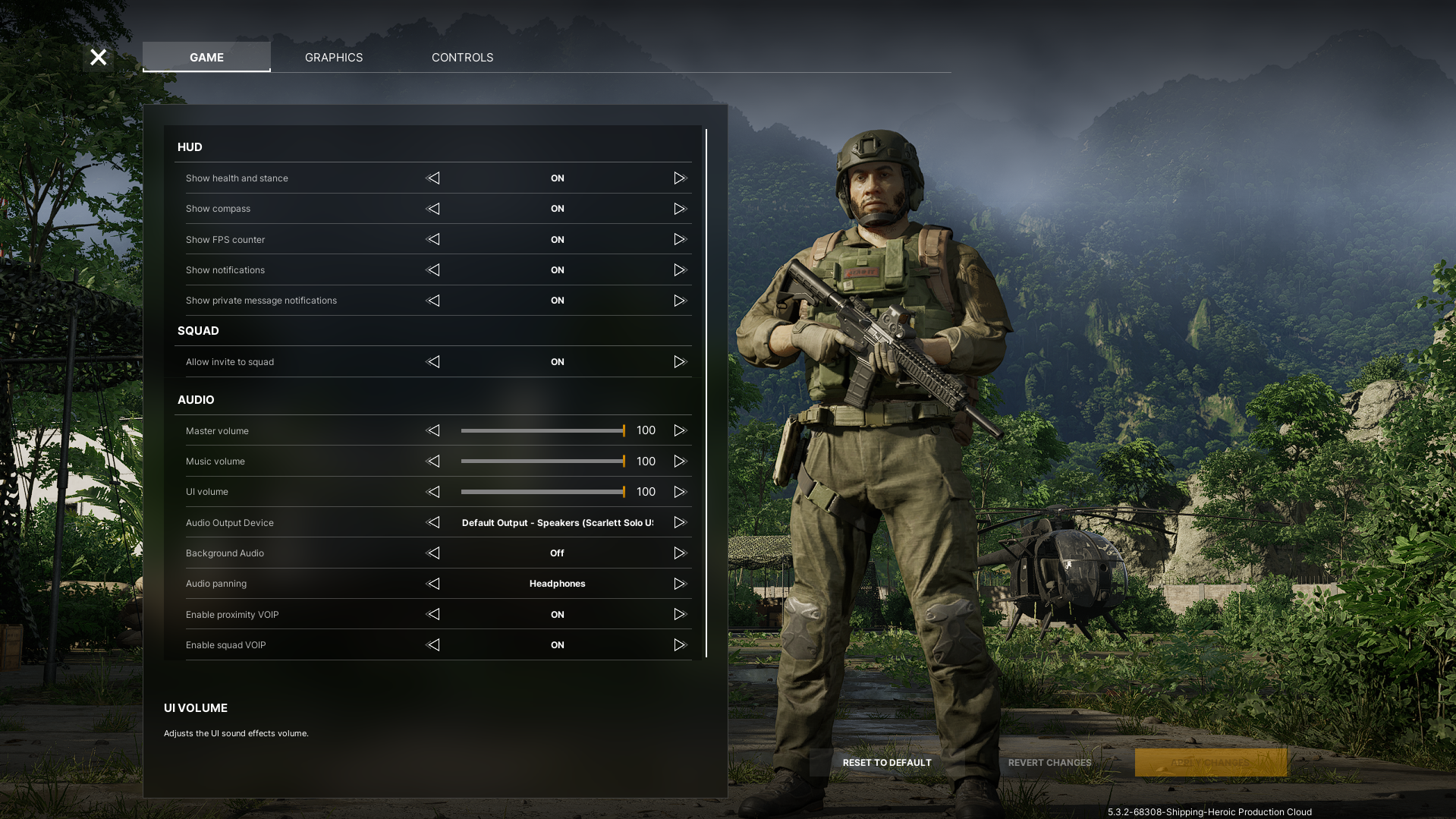1456x819 pixels.
Task: Click left arrow on Show notifications
Action: coord(433,270)
